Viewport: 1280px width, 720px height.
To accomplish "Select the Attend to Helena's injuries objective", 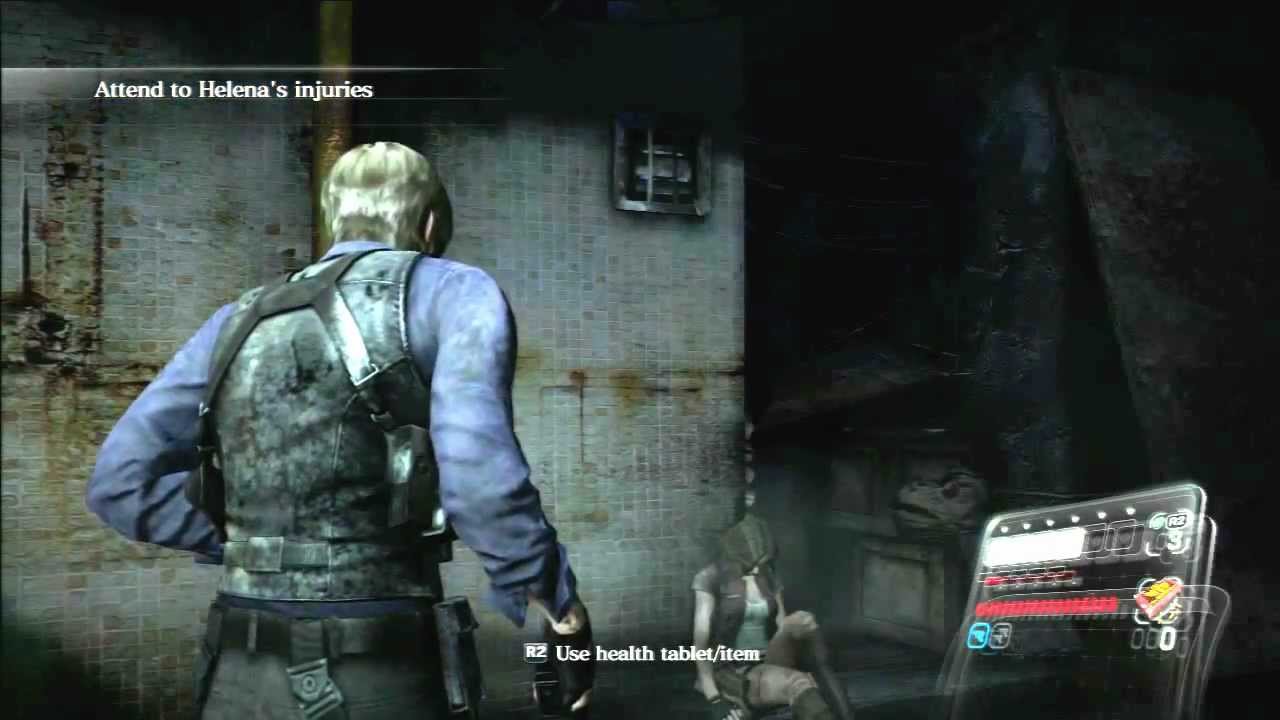I will tap(233, 89).
